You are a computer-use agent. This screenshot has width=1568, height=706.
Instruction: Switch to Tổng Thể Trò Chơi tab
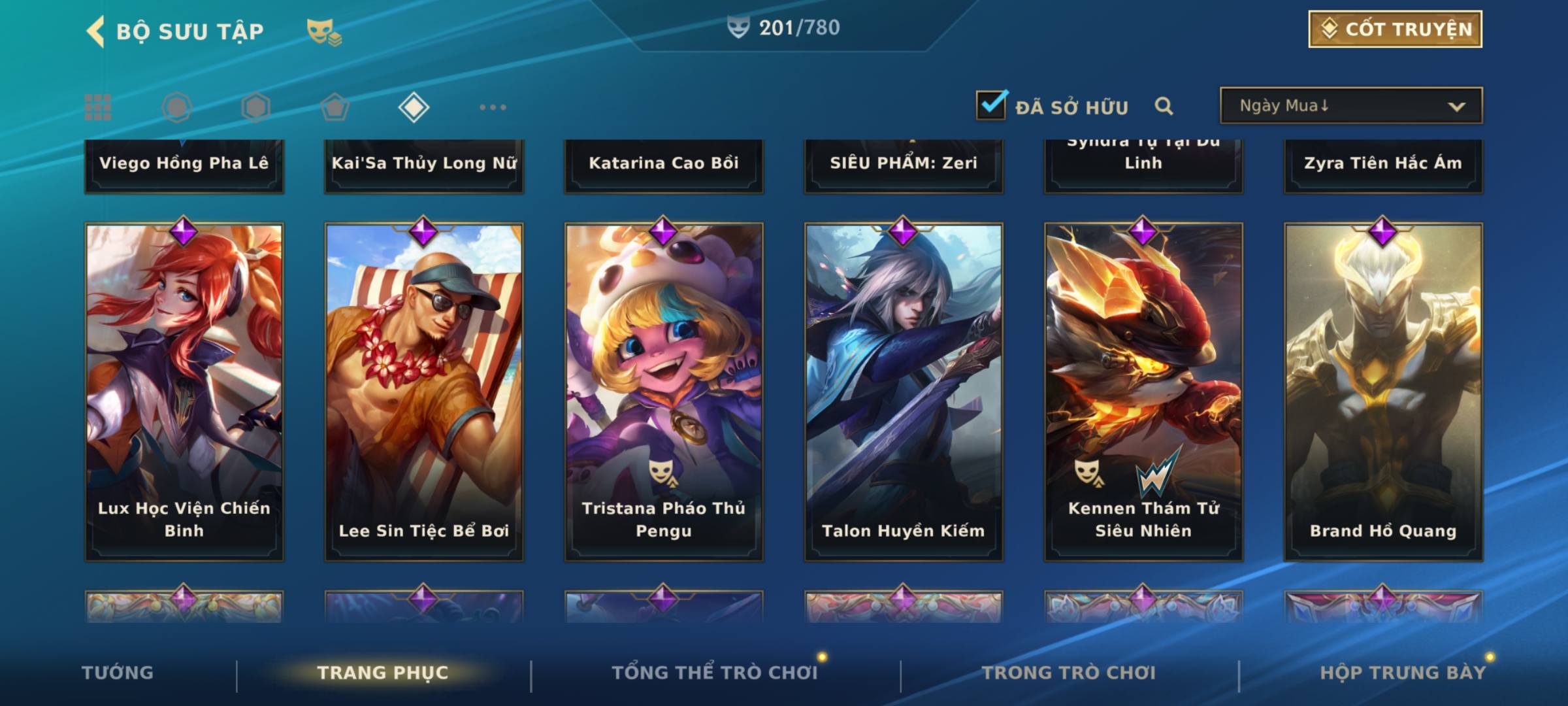coord(715,673)
